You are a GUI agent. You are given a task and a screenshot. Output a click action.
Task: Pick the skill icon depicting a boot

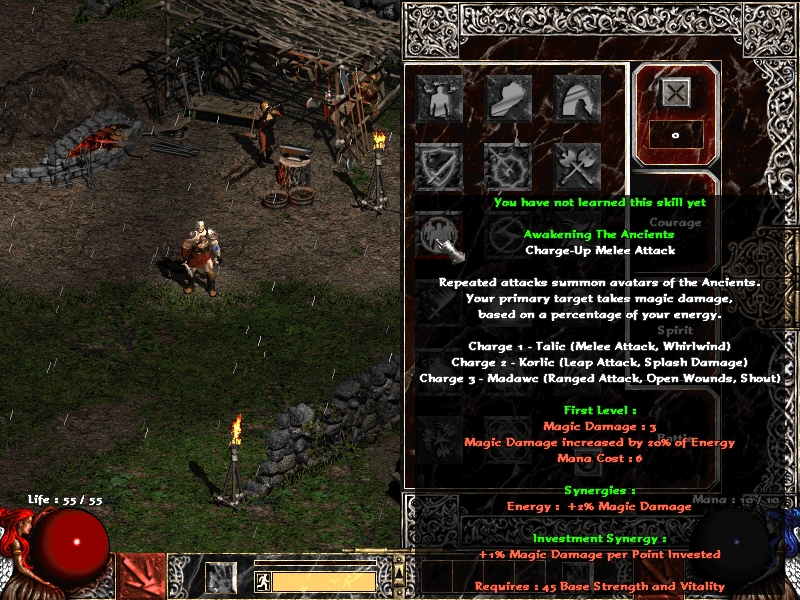coord(508,98)
